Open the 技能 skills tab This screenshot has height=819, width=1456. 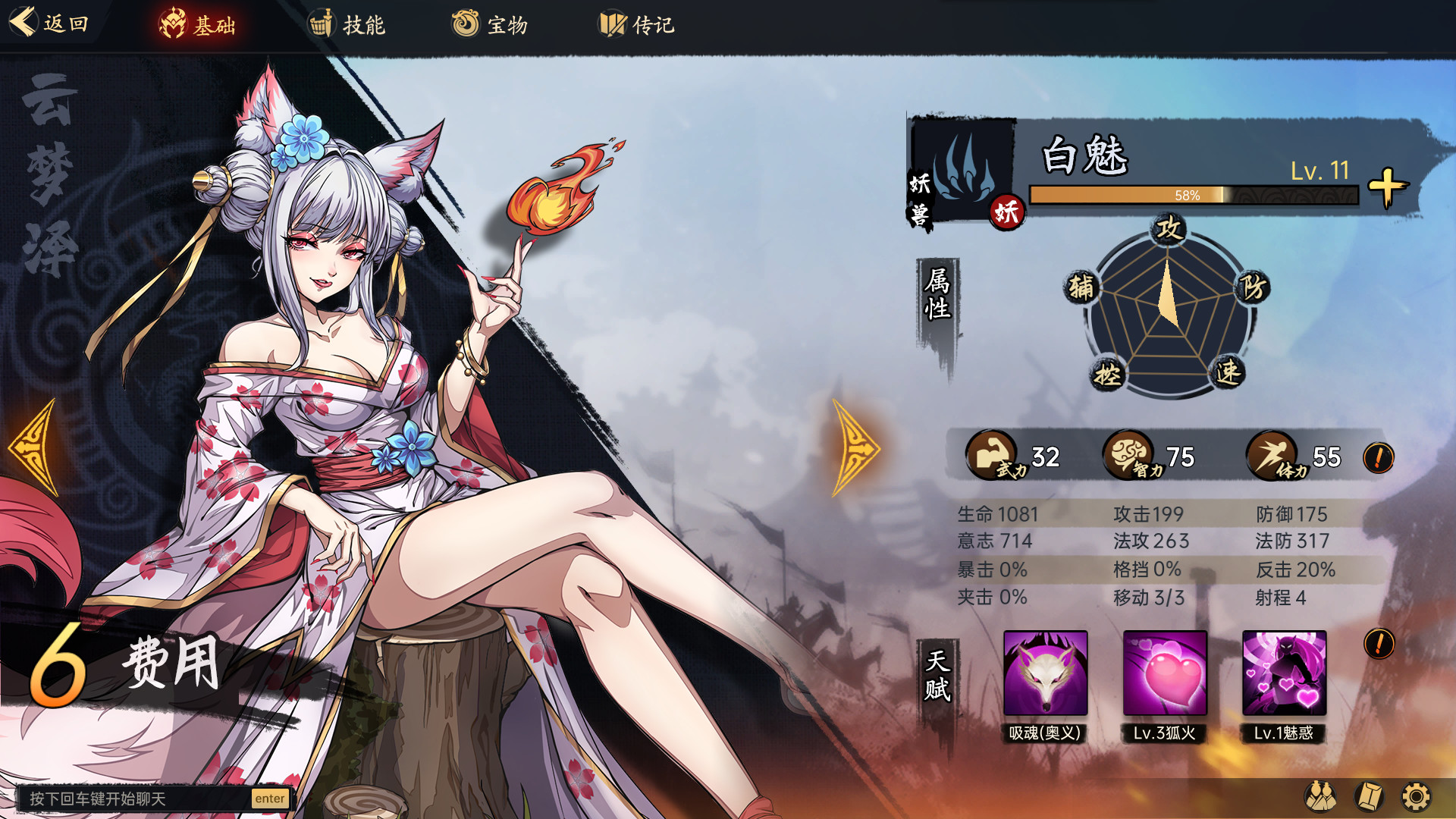tap(347, 25)
